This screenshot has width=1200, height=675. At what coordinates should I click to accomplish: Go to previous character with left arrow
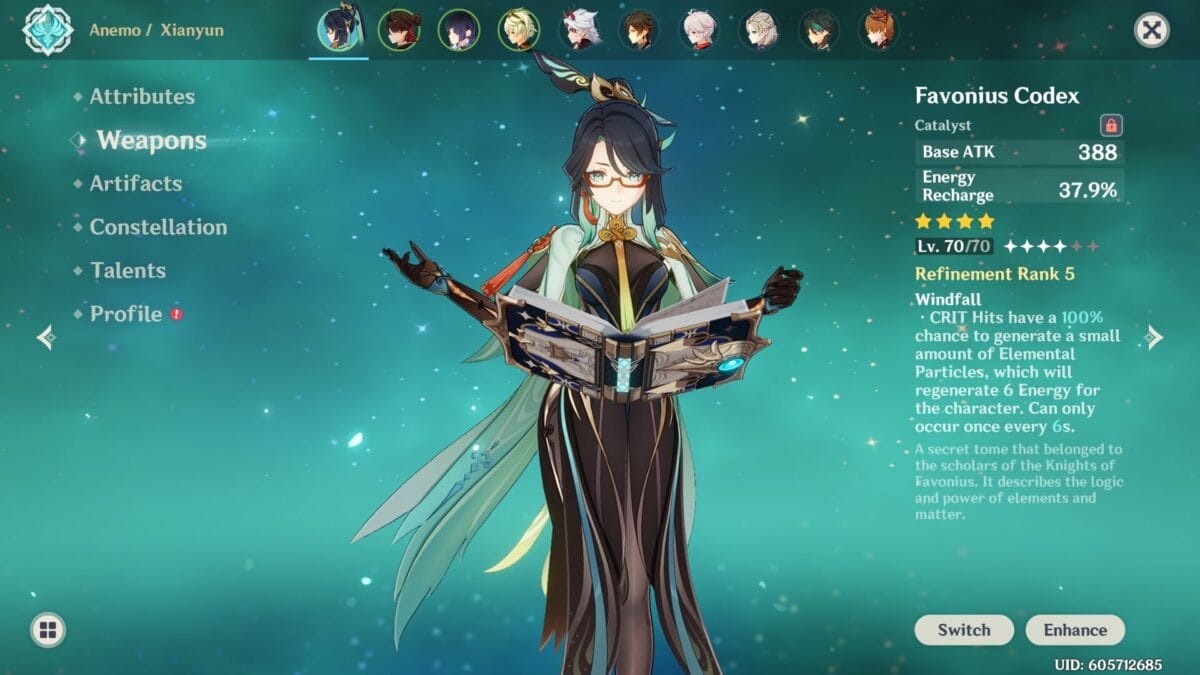(x=45, y=337)
